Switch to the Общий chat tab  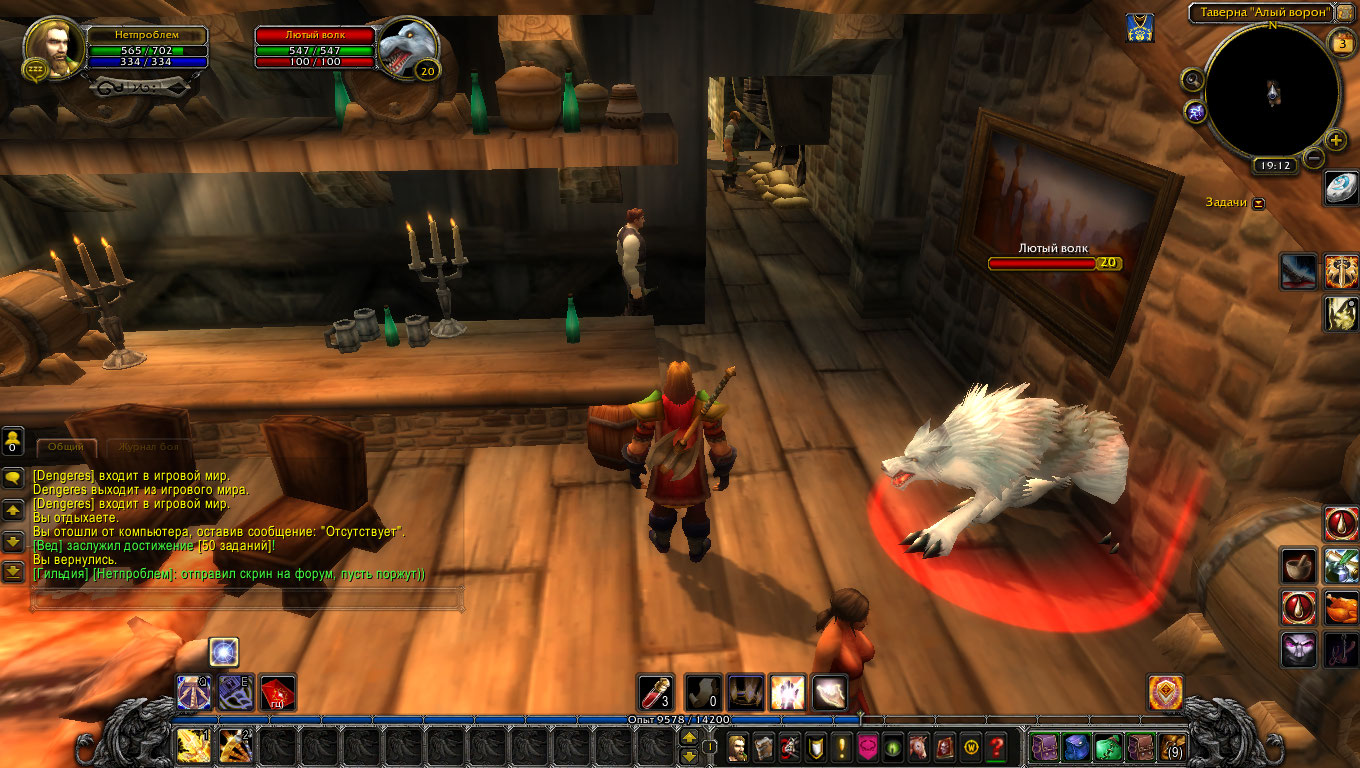coord(66,447)
